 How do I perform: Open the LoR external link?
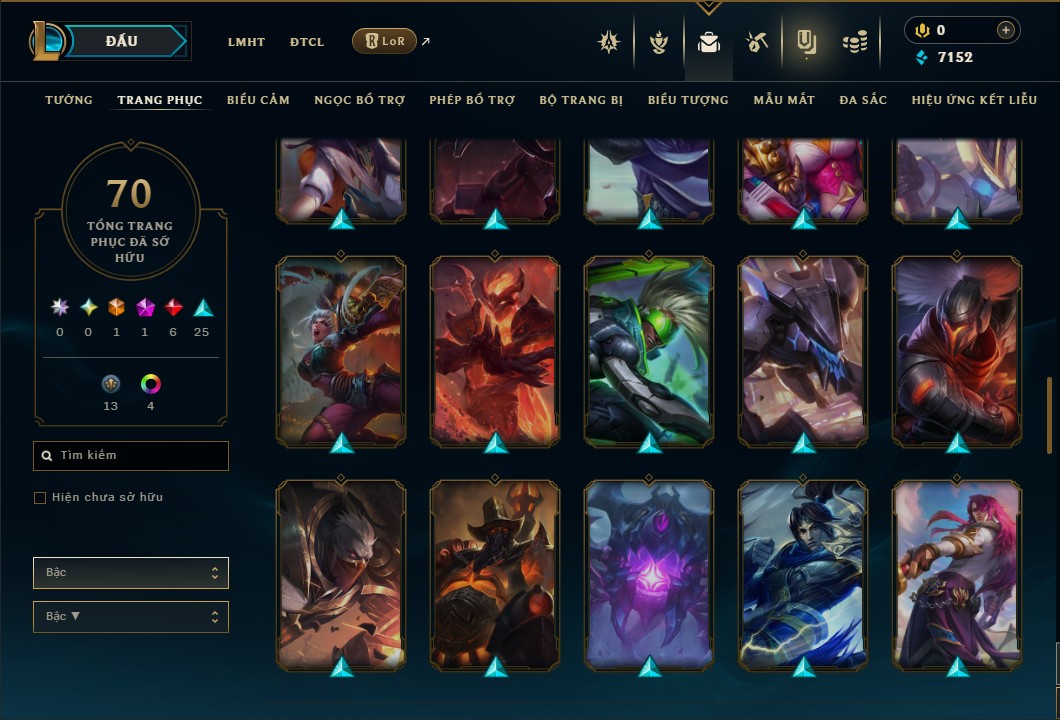[385, 41]
